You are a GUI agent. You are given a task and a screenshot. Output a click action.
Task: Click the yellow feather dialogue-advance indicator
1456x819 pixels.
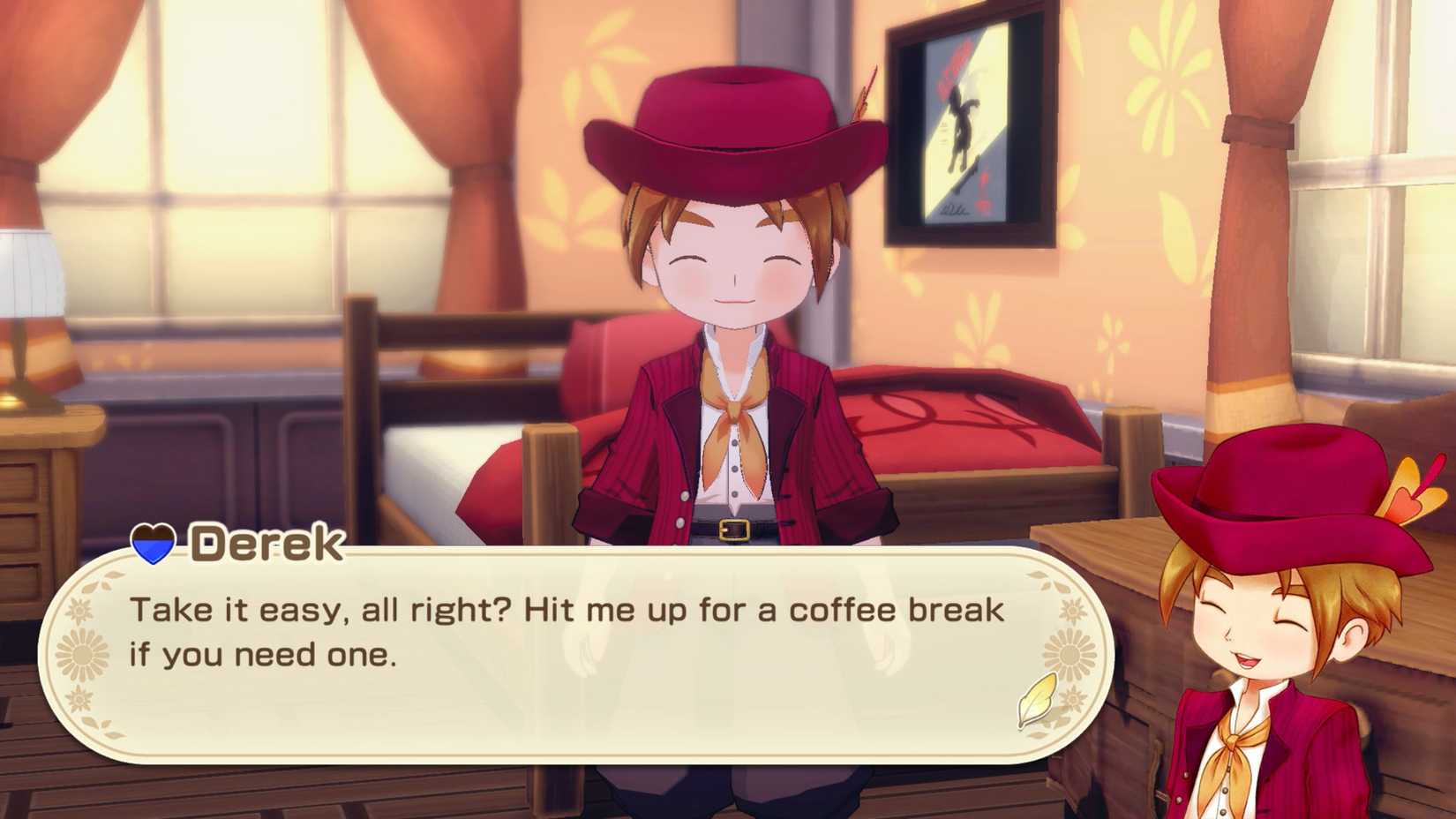click(x=1036, y=702)
